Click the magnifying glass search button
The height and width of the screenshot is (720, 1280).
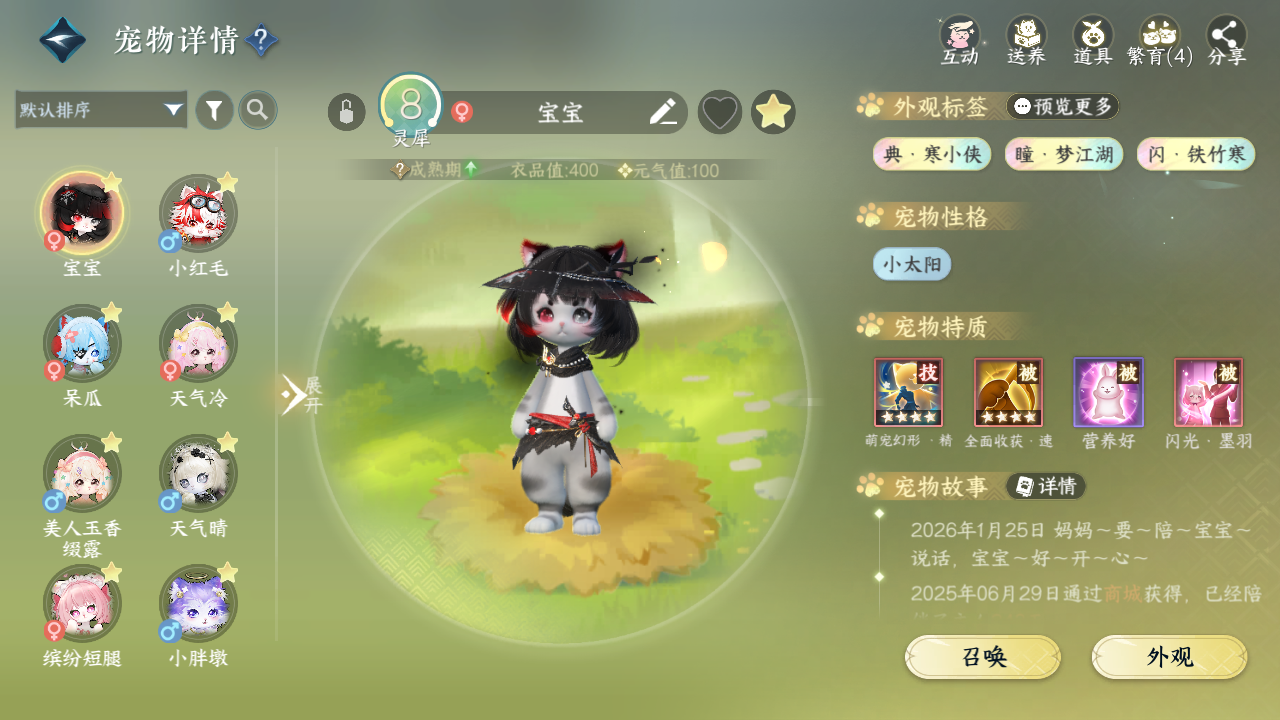tap(258, 110)
